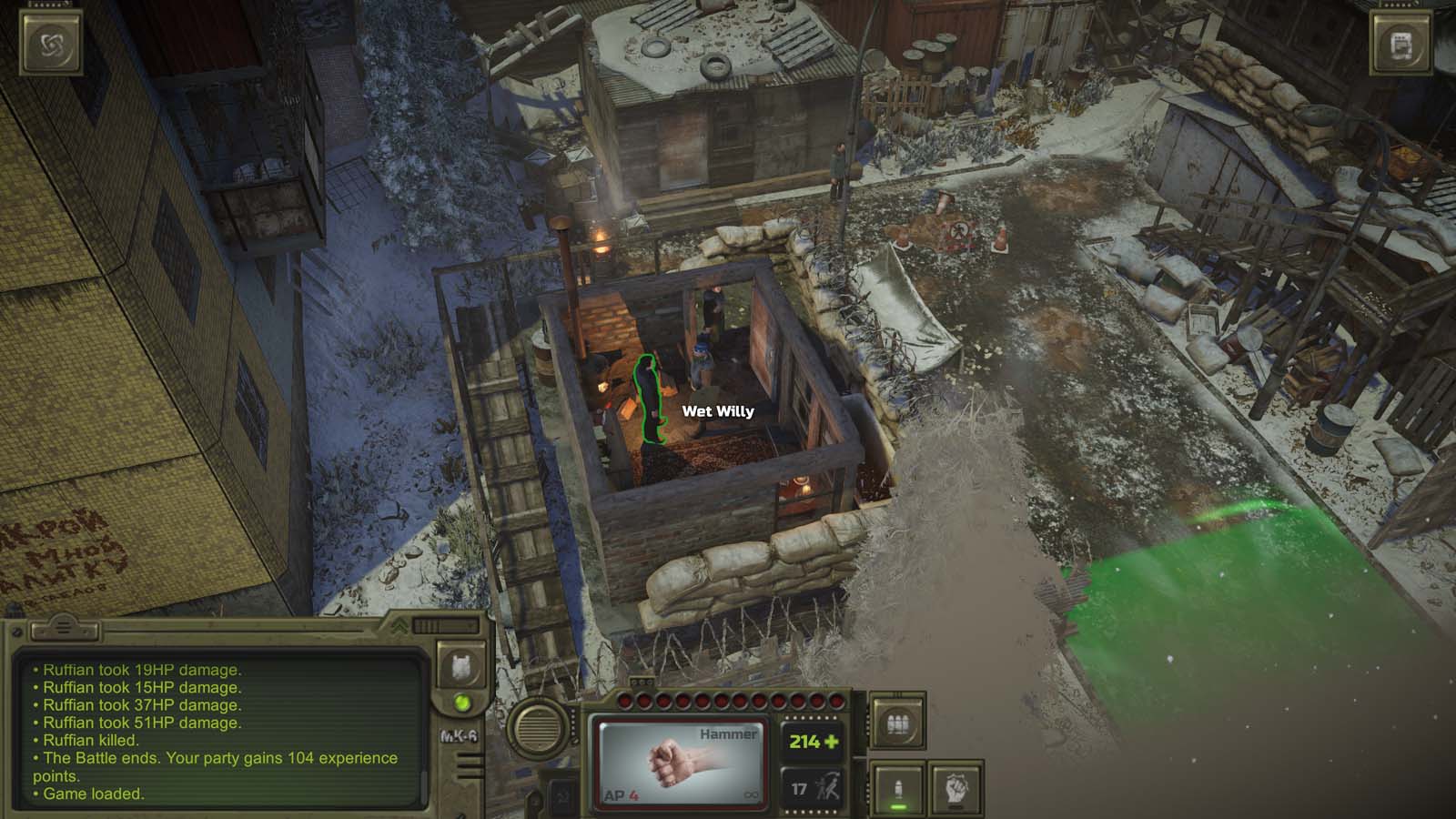
Task: Click the 'Game loaded' log entry
Action: pyautogui.click(x=96, y=793)
